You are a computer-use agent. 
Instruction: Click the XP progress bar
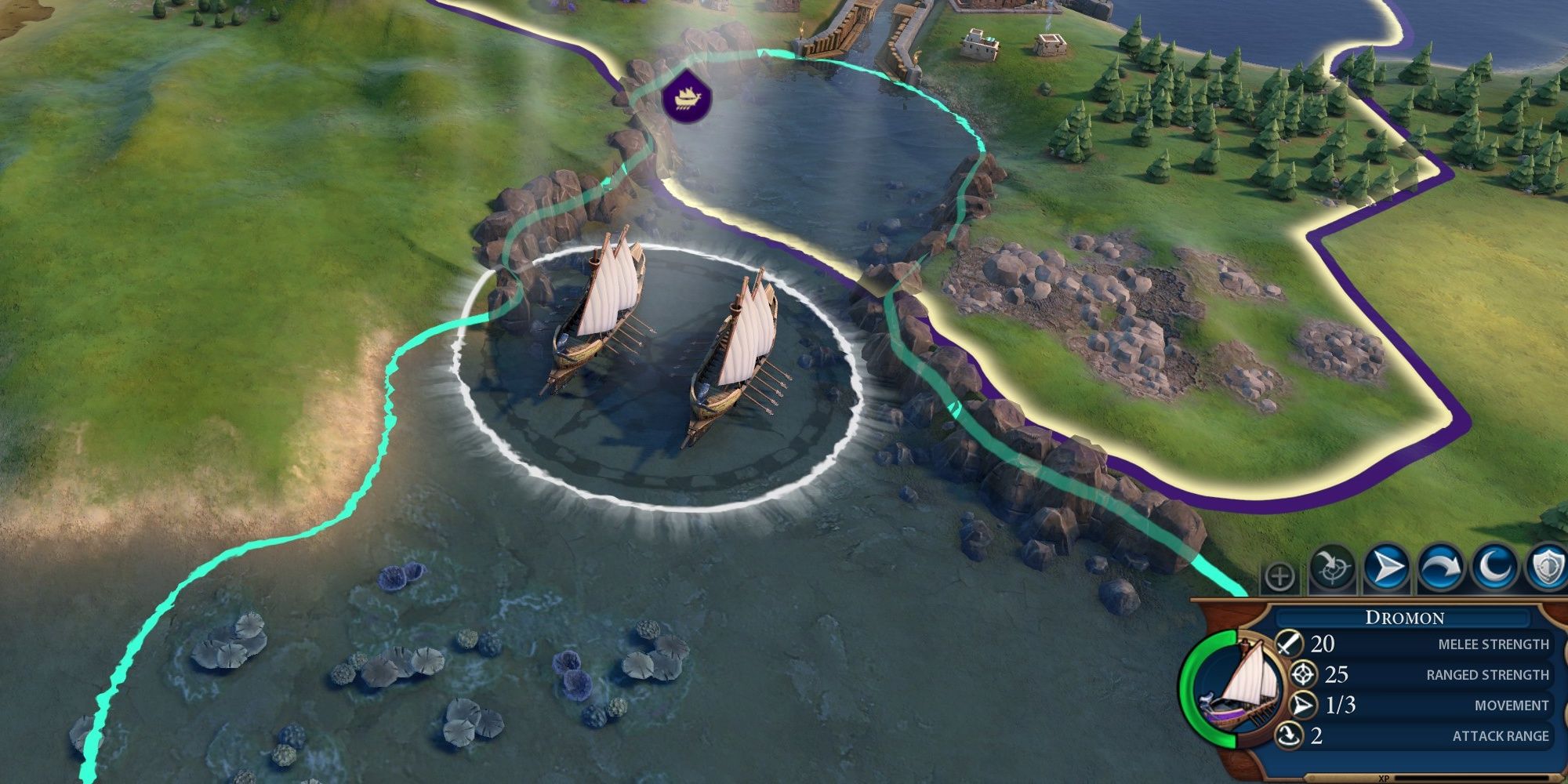pos(1435,779)
